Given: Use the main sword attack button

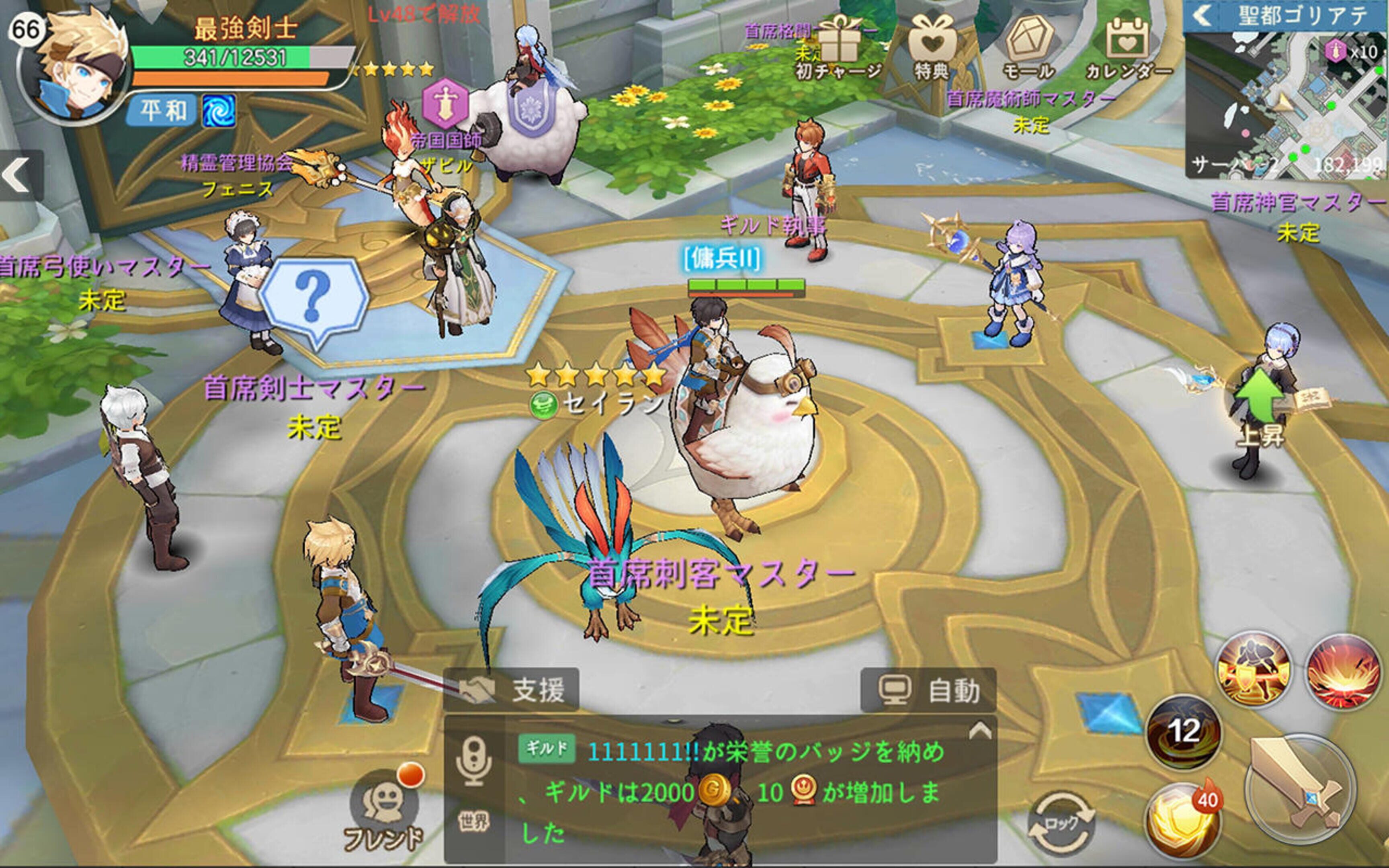Looking at the screenshot, I should (x=1300, y=789).
